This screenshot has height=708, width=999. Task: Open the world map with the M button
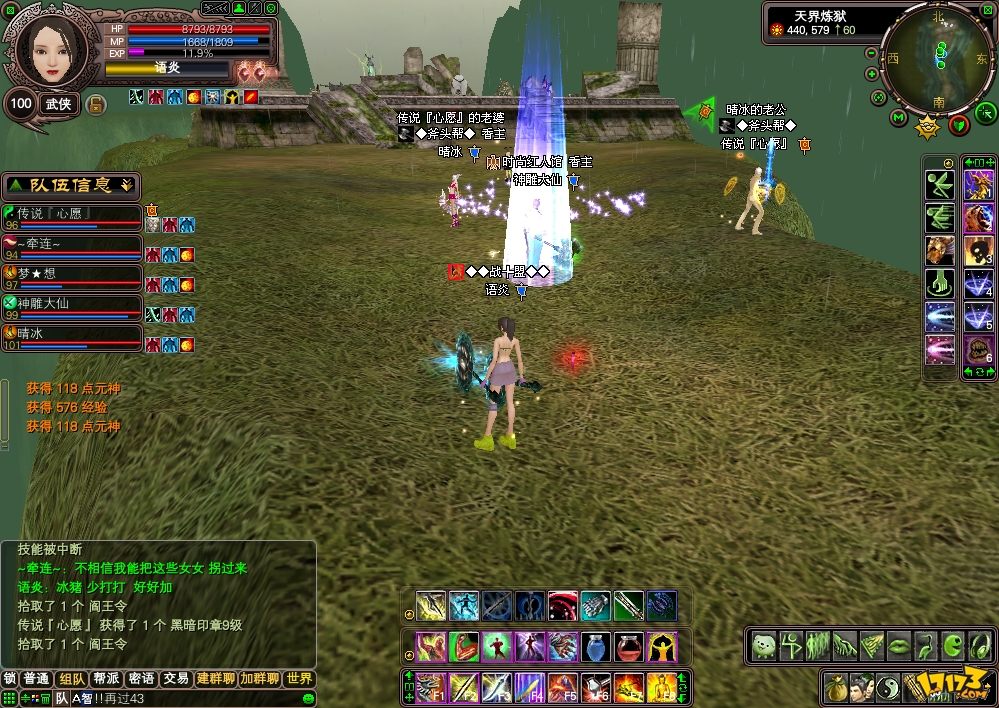(x=898, y=119)
